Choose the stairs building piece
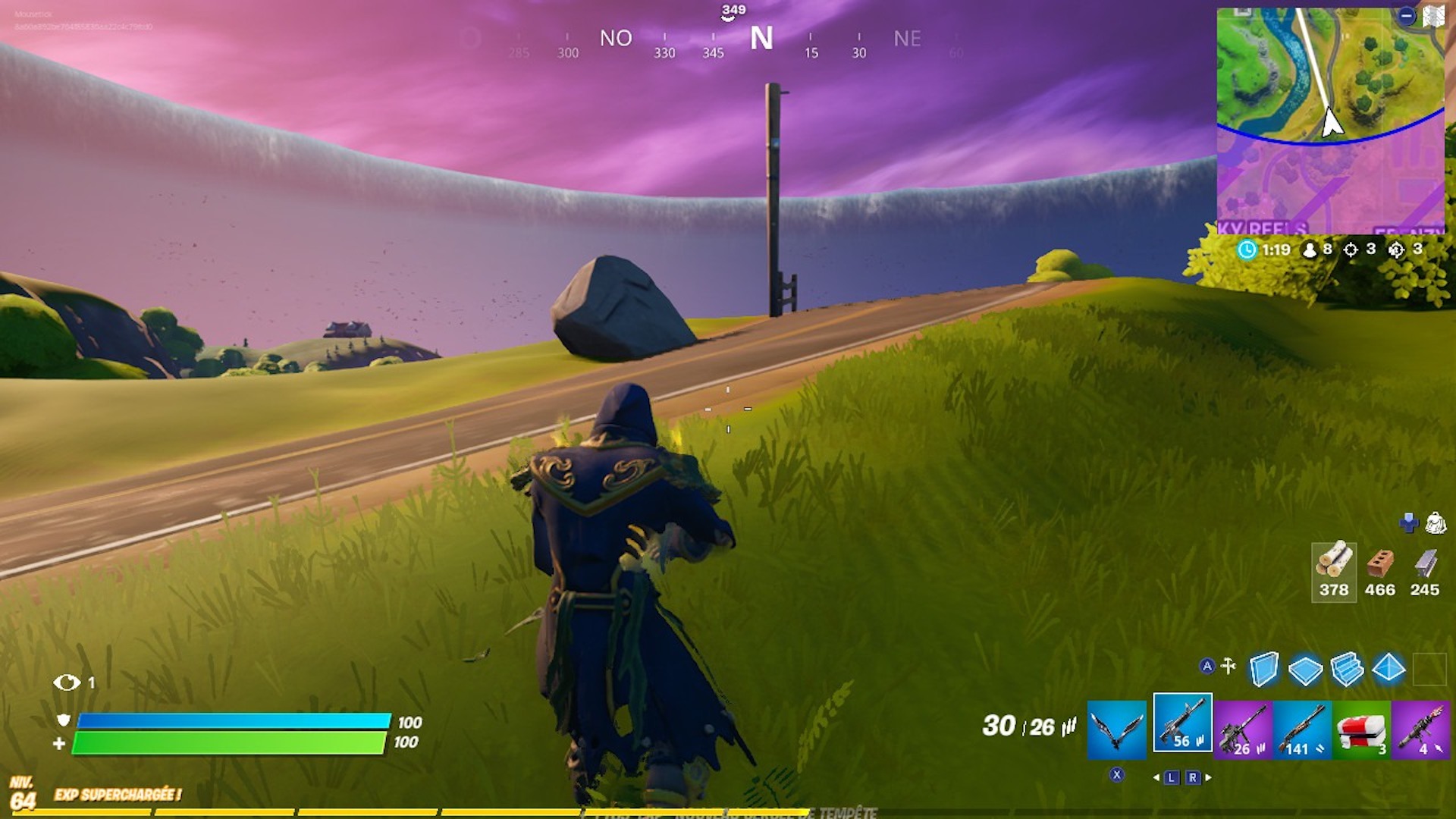 point(1347,670)
